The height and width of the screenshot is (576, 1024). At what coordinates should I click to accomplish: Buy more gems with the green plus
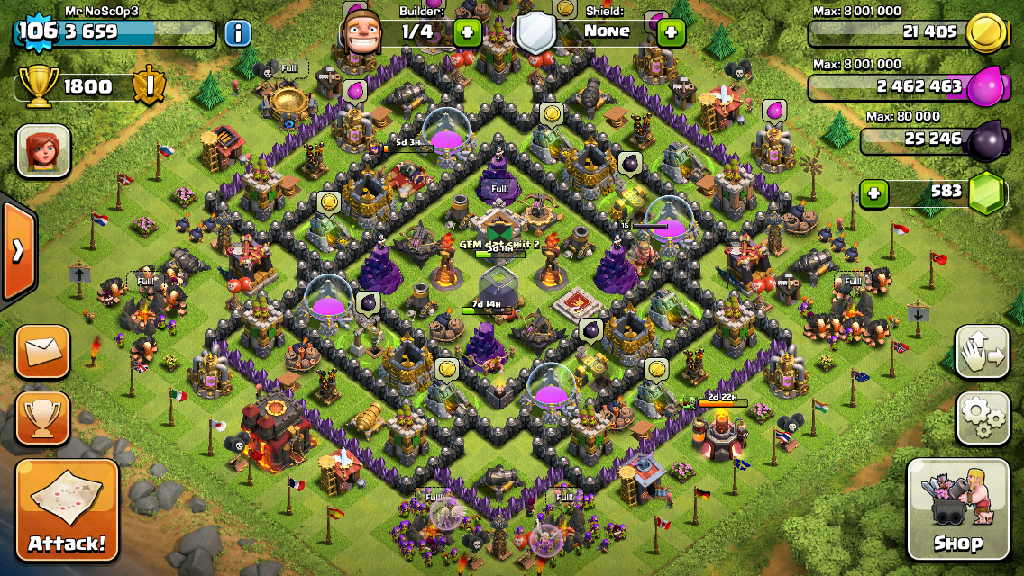coord(874,192)
